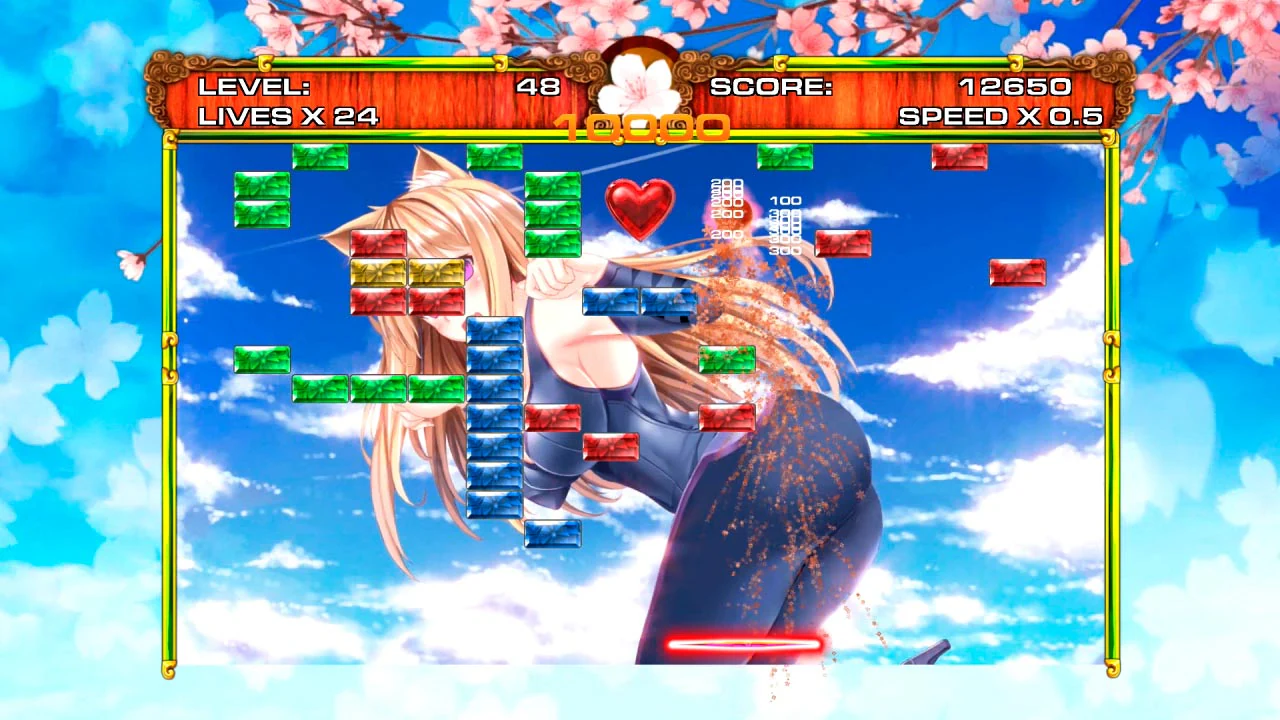Viewport: 1280px width, 720px height.
Task: Select the red brick on the far right edge
Action: click(1017, 271)
